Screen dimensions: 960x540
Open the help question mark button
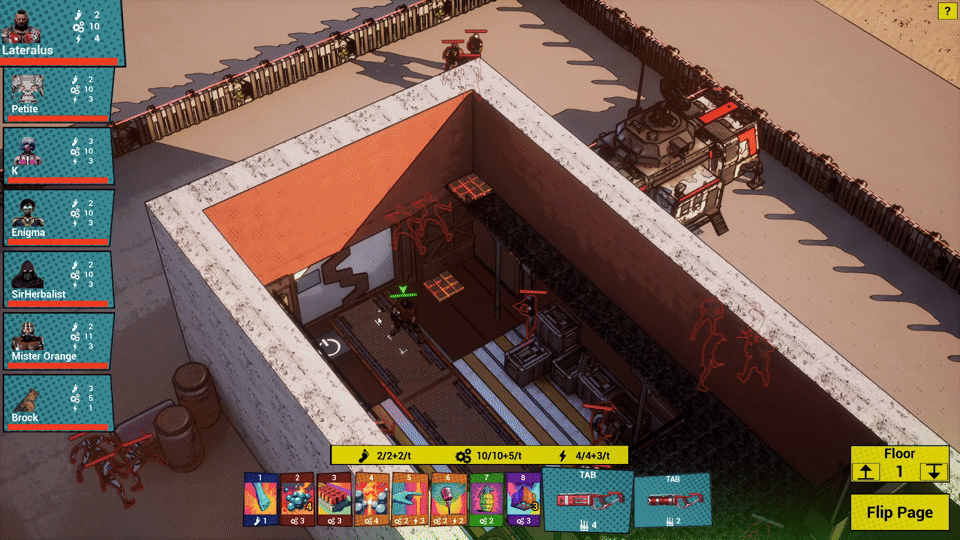coord(947,11)
